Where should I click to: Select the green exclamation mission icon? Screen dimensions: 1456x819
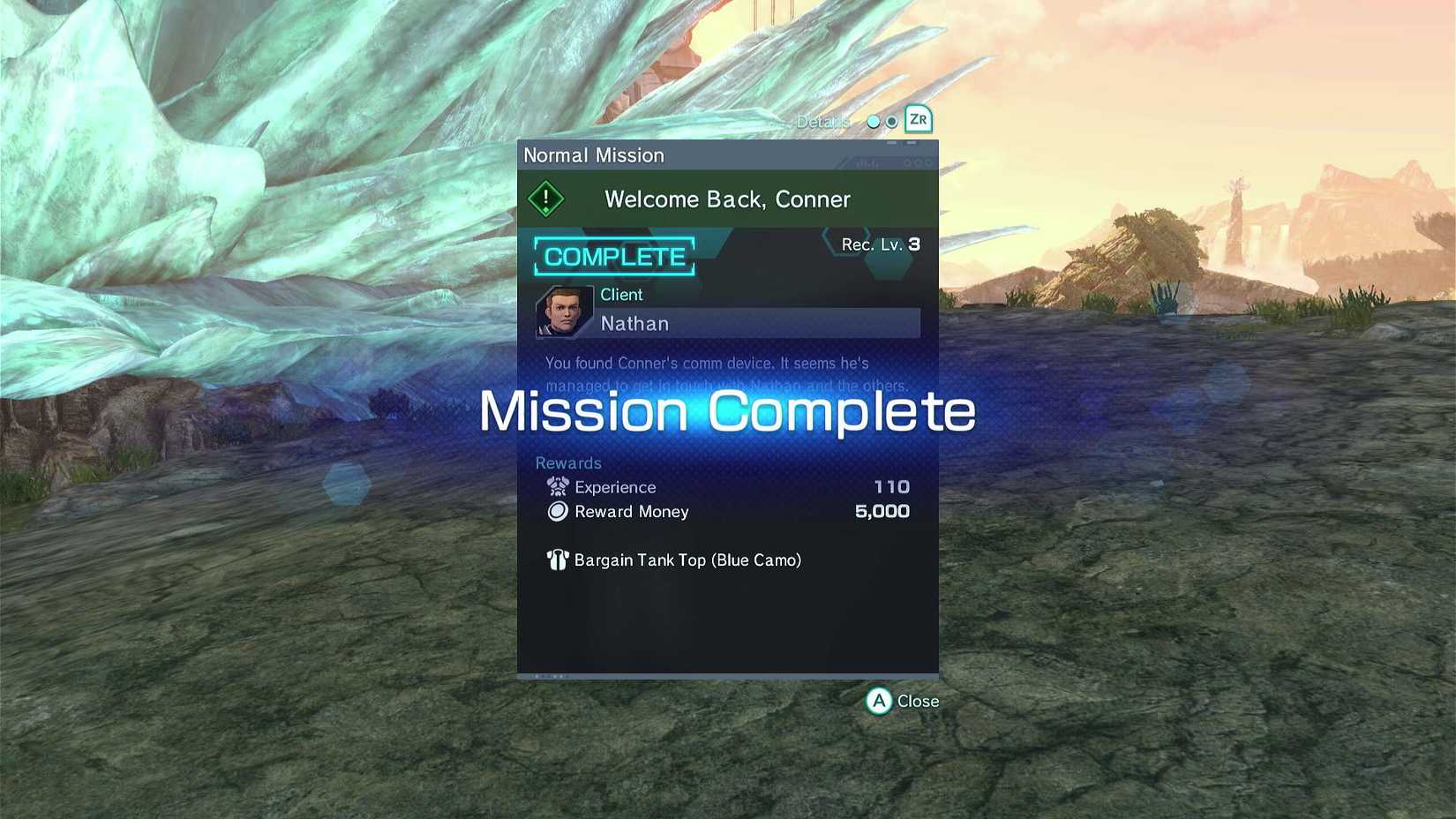(x=547, y=198)
